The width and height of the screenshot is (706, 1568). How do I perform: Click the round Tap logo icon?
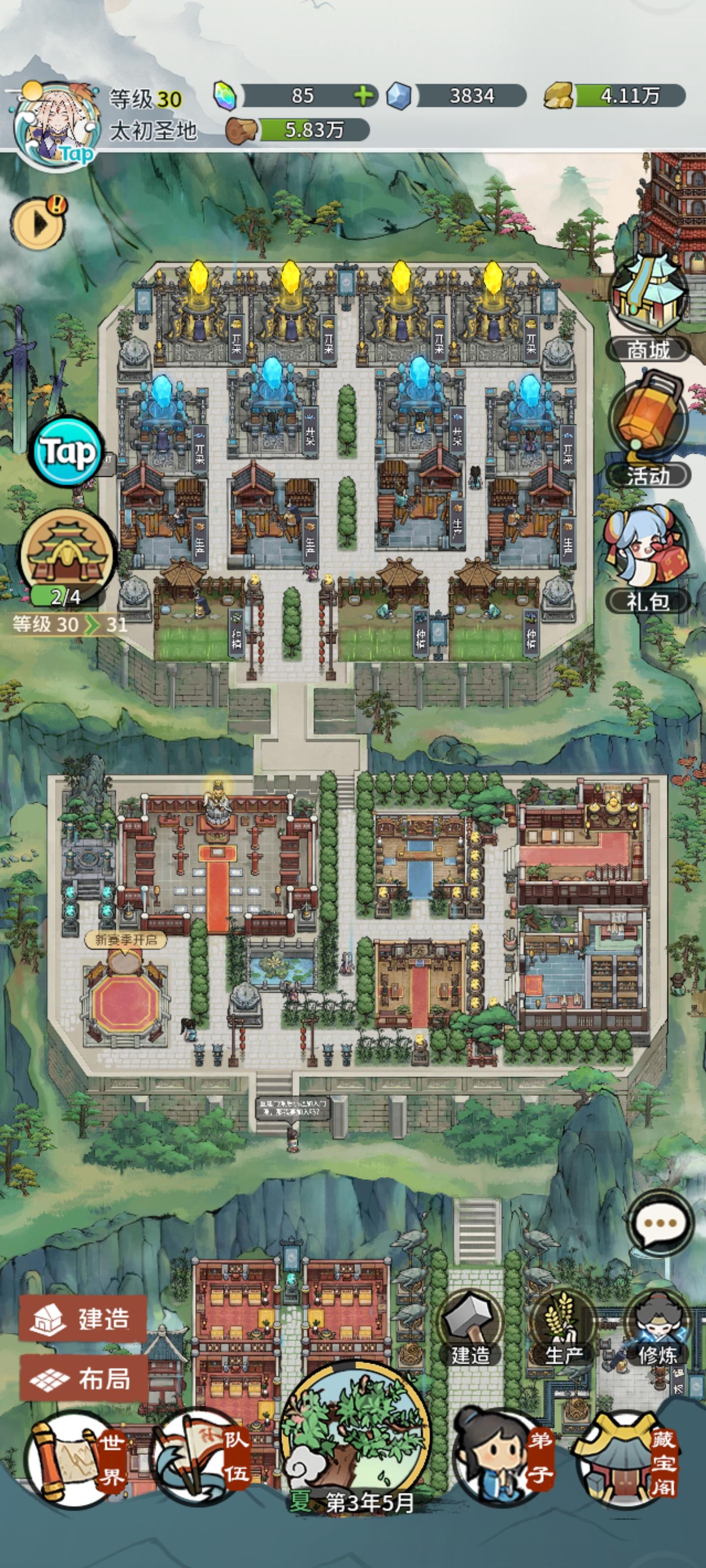pos(69,453)
